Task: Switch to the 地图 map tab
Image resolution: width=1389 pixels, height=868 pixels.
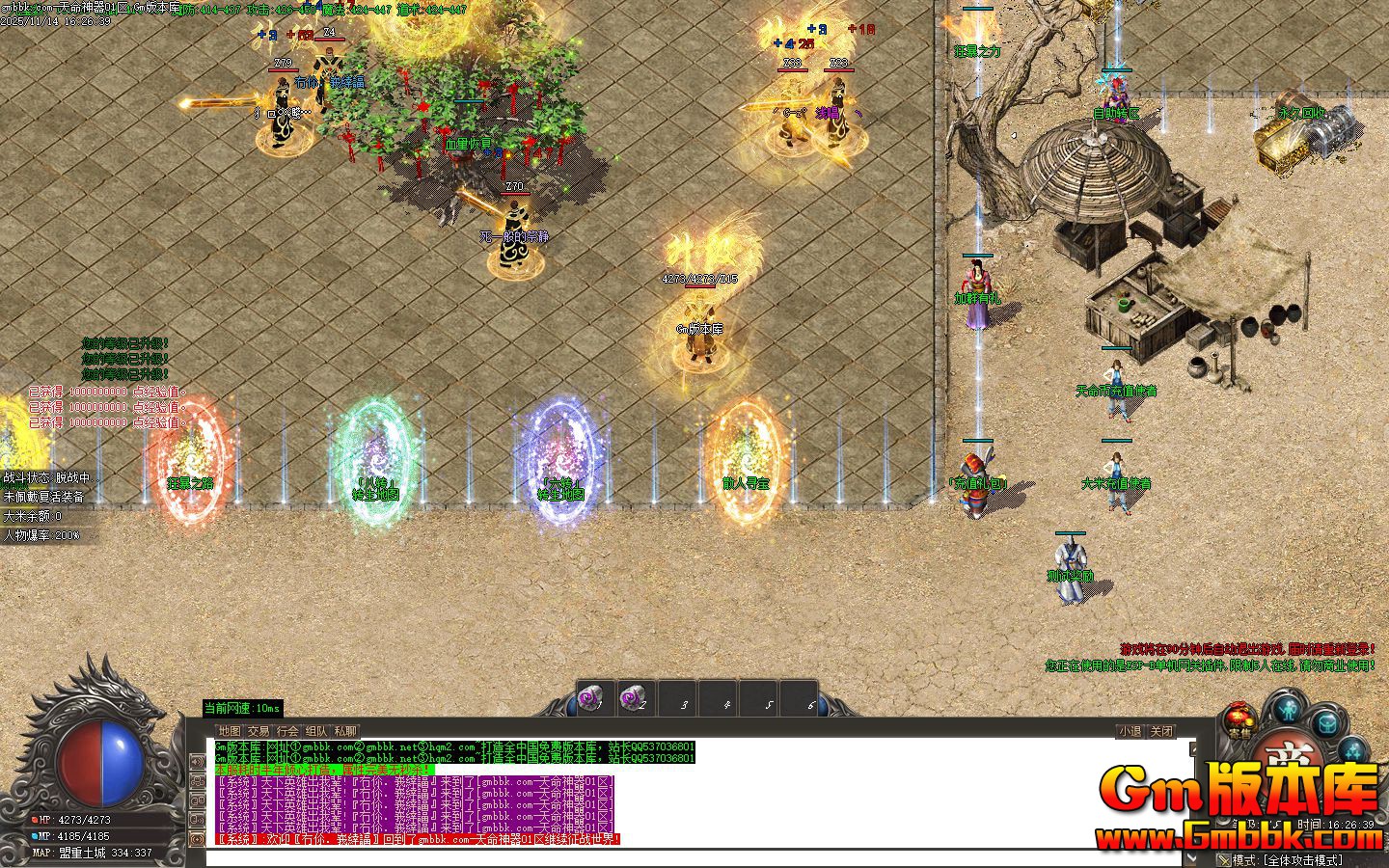Action: [x=230, y=730]
